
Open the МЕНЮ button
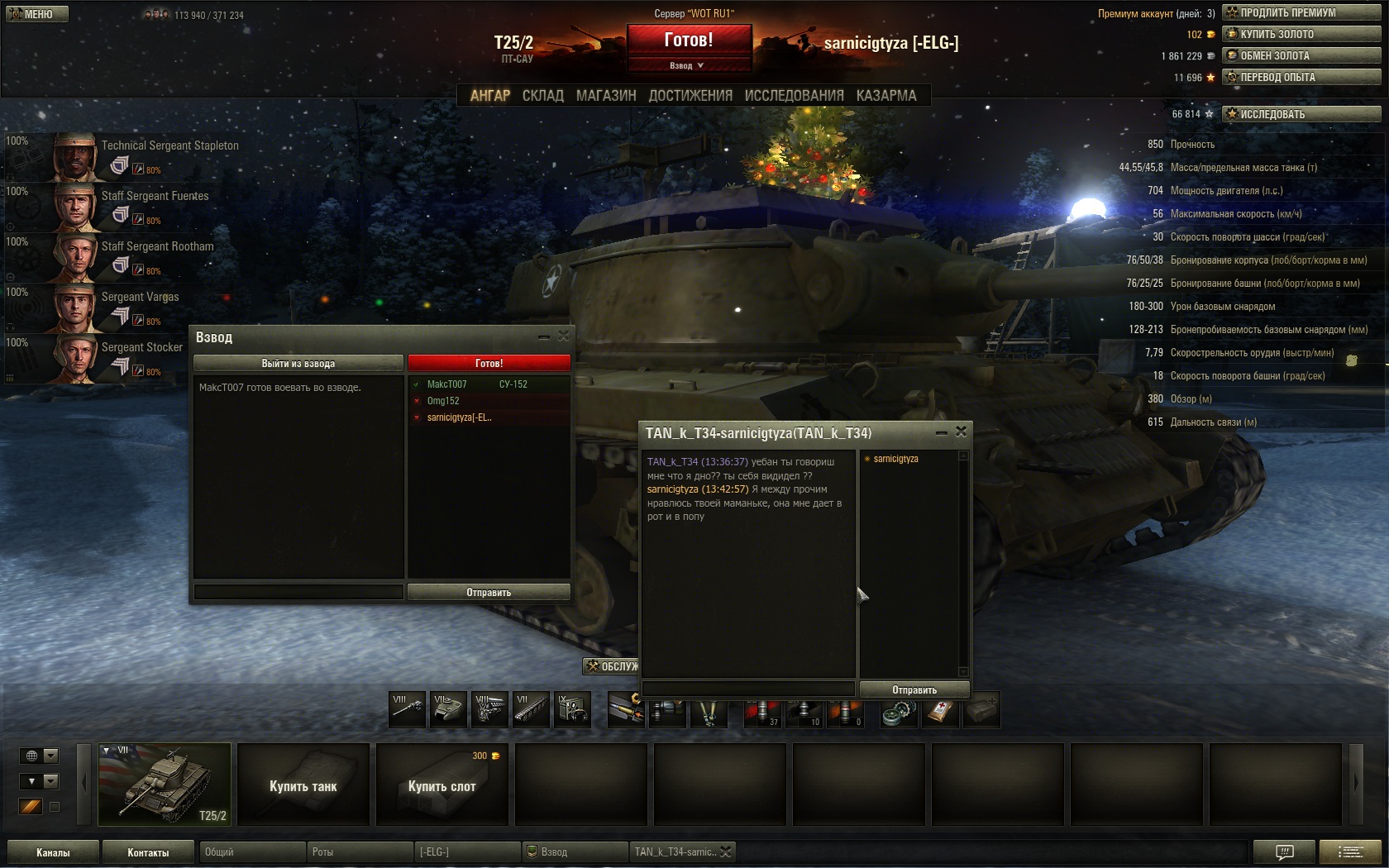coord(37,14)
